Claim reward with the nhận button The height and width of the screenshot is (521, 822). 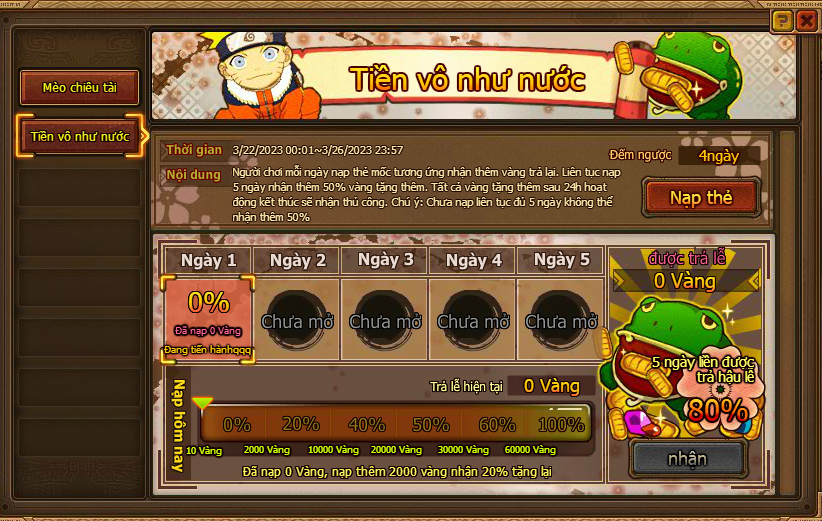tap(687, 459)
